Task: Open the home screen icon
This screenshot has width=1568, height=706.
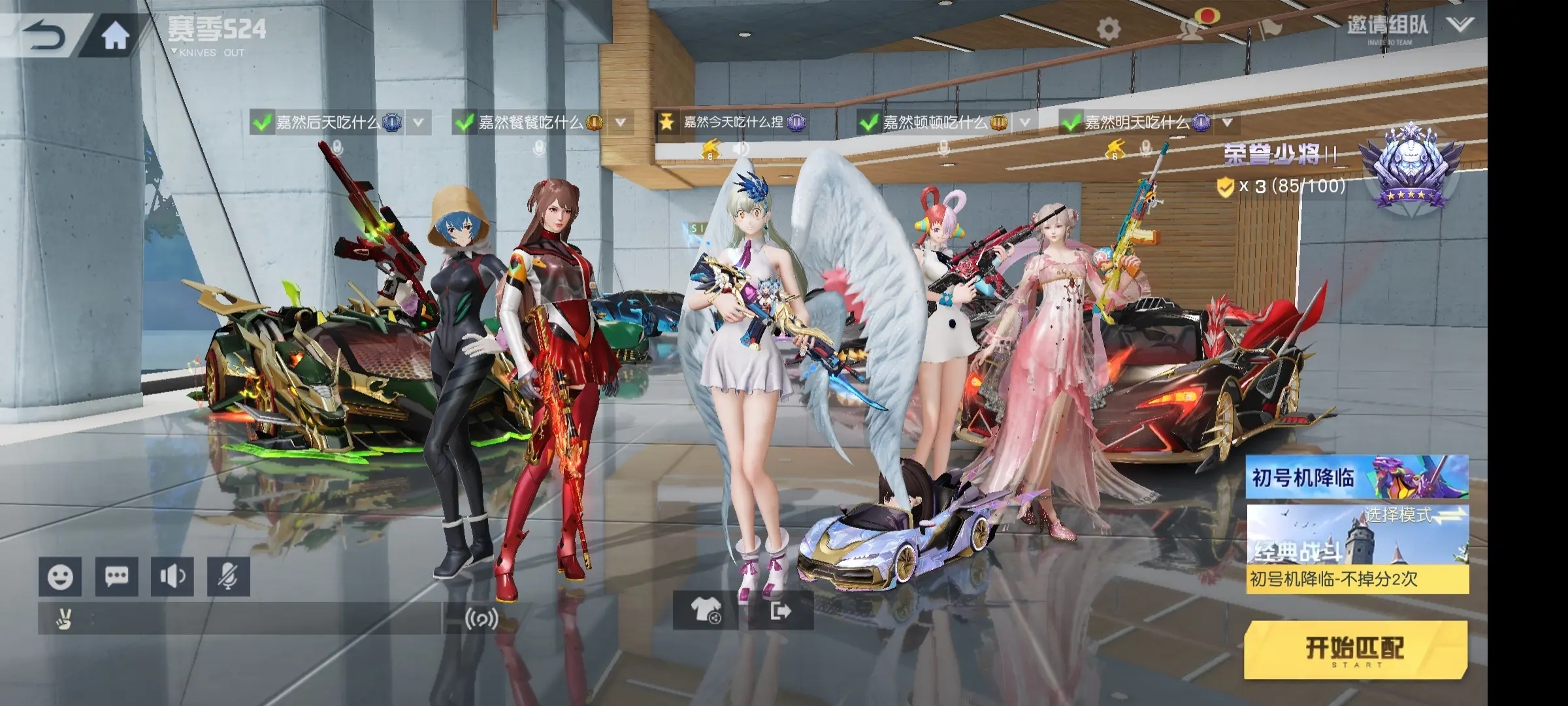Action: [116, 36]
